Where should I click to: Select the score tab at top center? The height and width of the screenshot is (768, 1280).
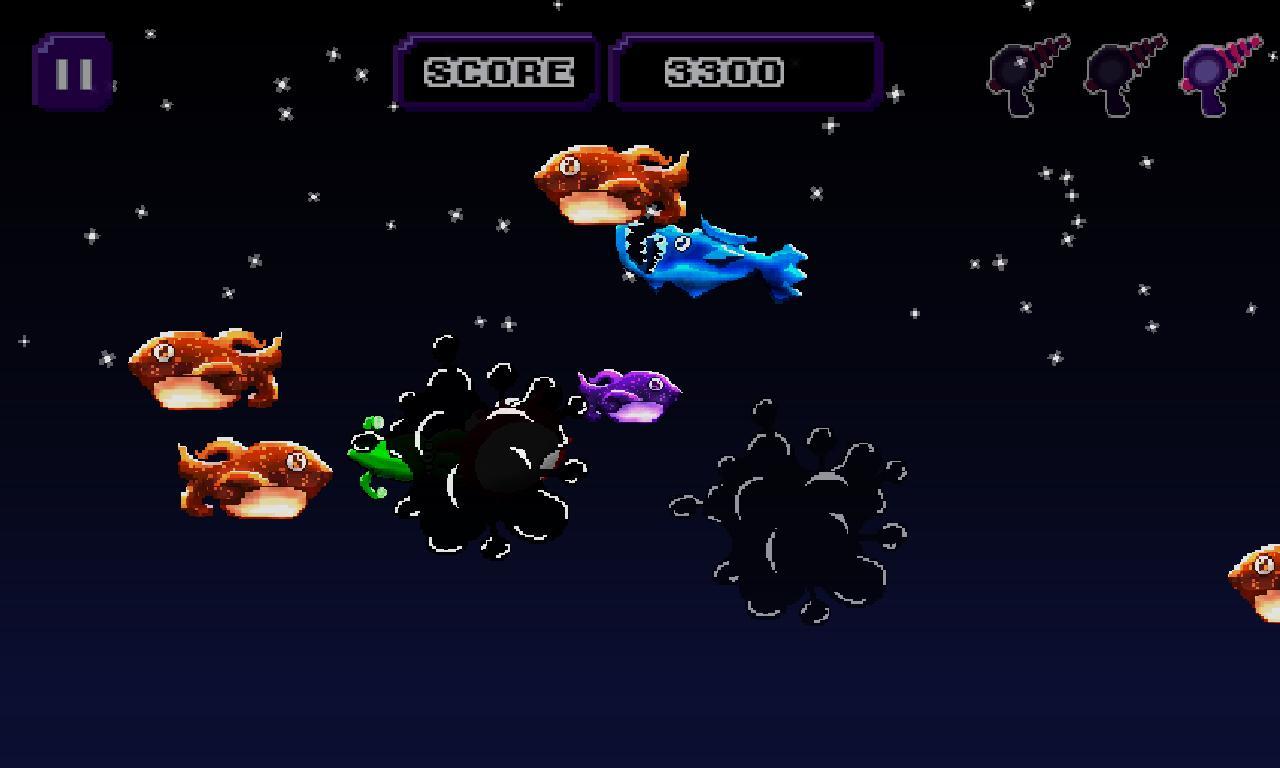click(497, 71)
